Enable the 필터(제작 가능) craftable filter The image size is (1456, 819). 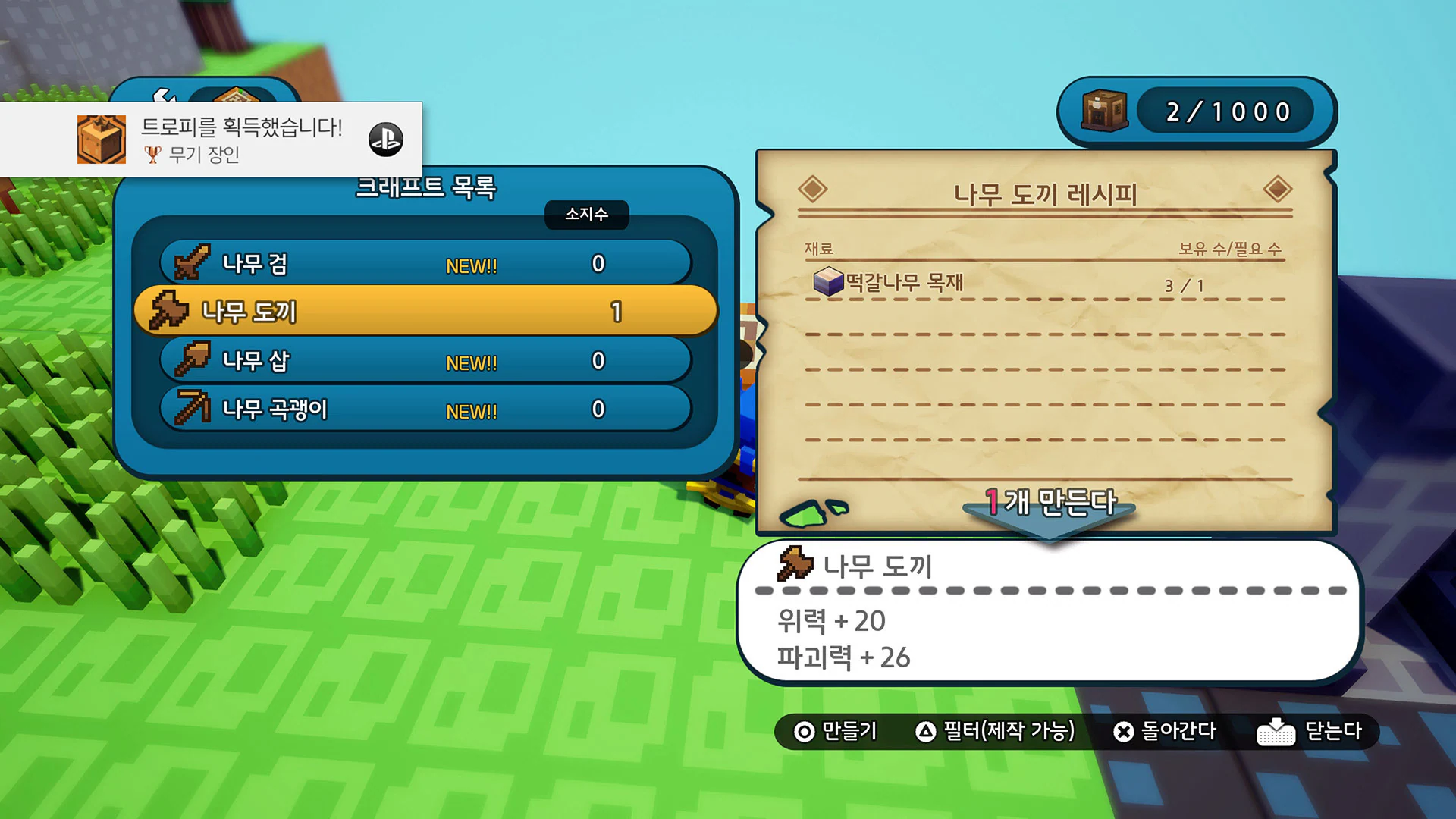[x=997, y=733]
